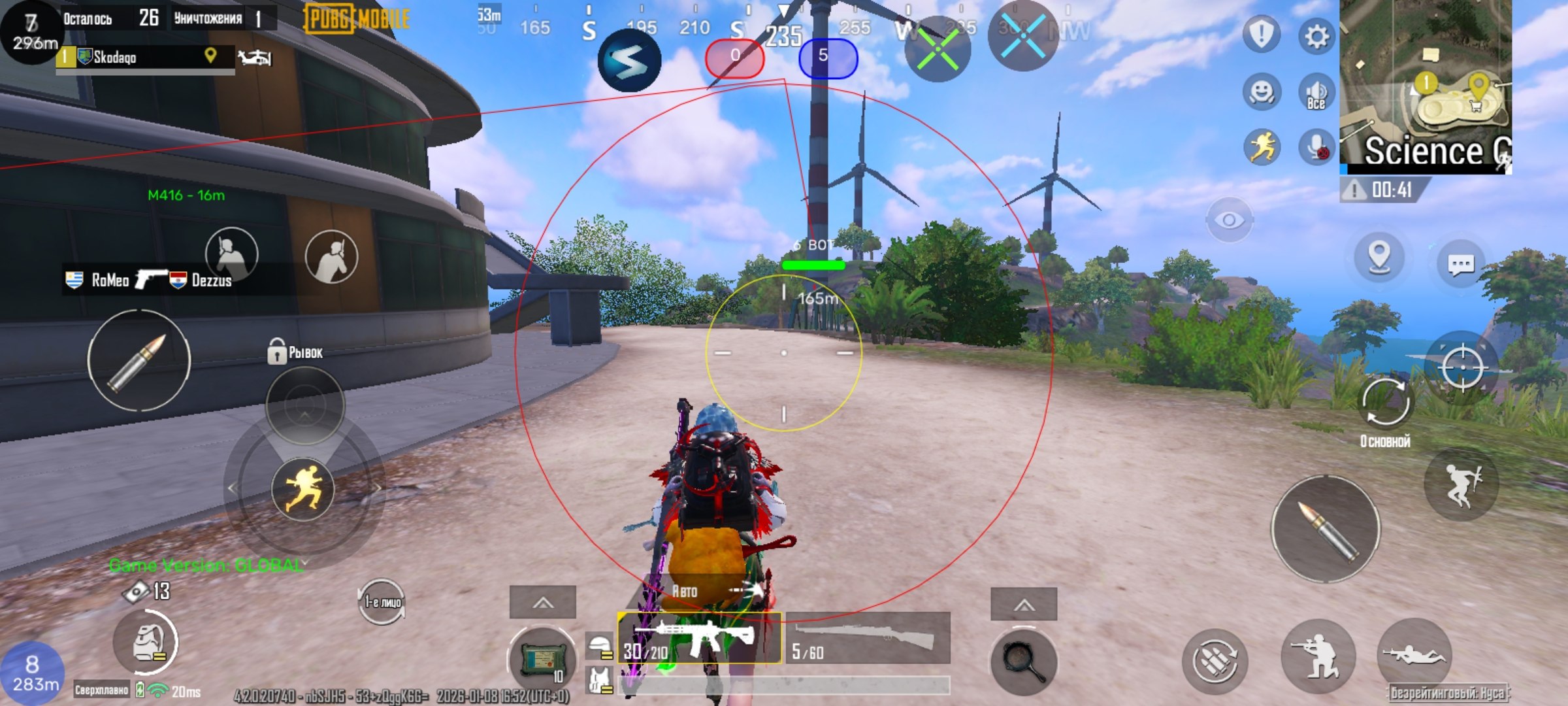The image size is (1568, 706).
Task: Crouch with the kneeling soldier button
Action: coord(1317,656)
